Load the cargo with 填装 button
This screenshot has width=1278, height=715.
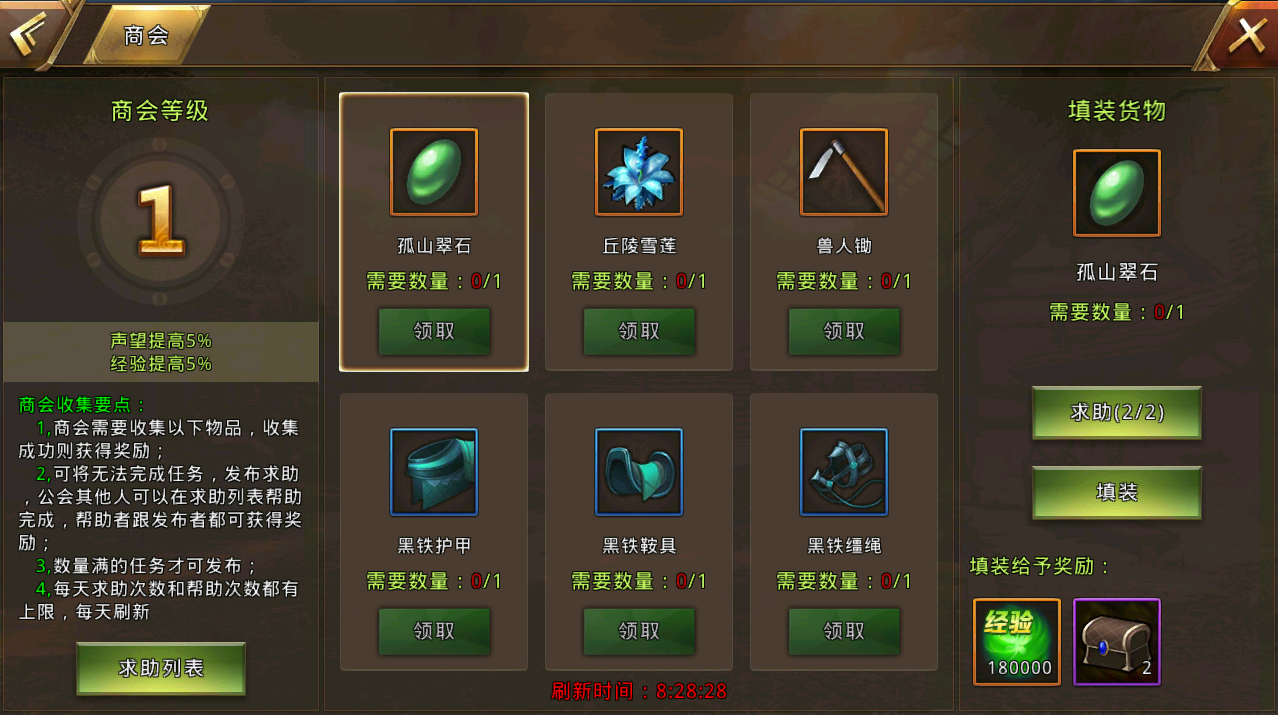[x=1117, y=492]
